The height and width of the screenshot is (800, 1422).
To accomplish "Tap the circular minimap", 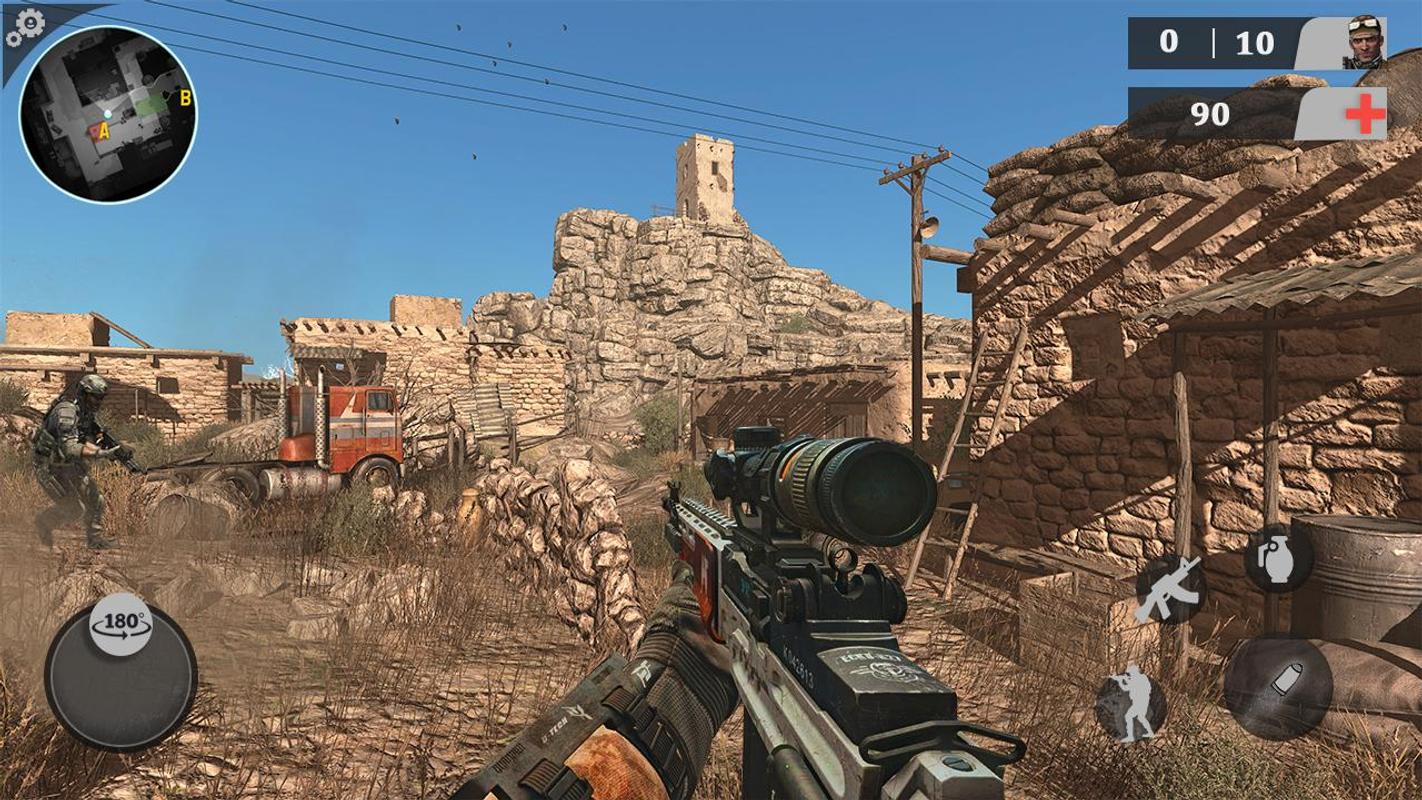I will coord(108,114).
